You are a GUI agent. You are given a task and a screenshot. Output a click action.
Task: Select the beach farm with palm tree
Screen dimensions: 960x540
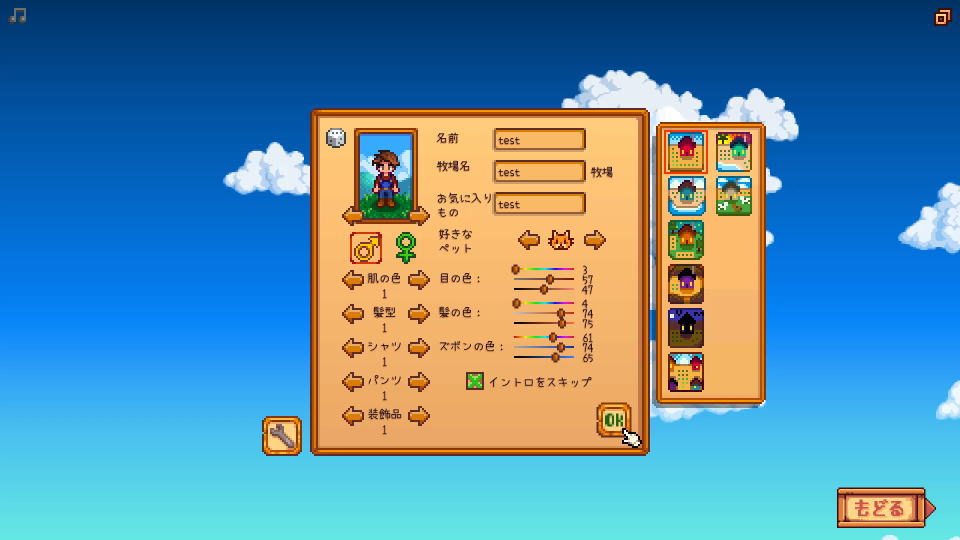(734, 152)
